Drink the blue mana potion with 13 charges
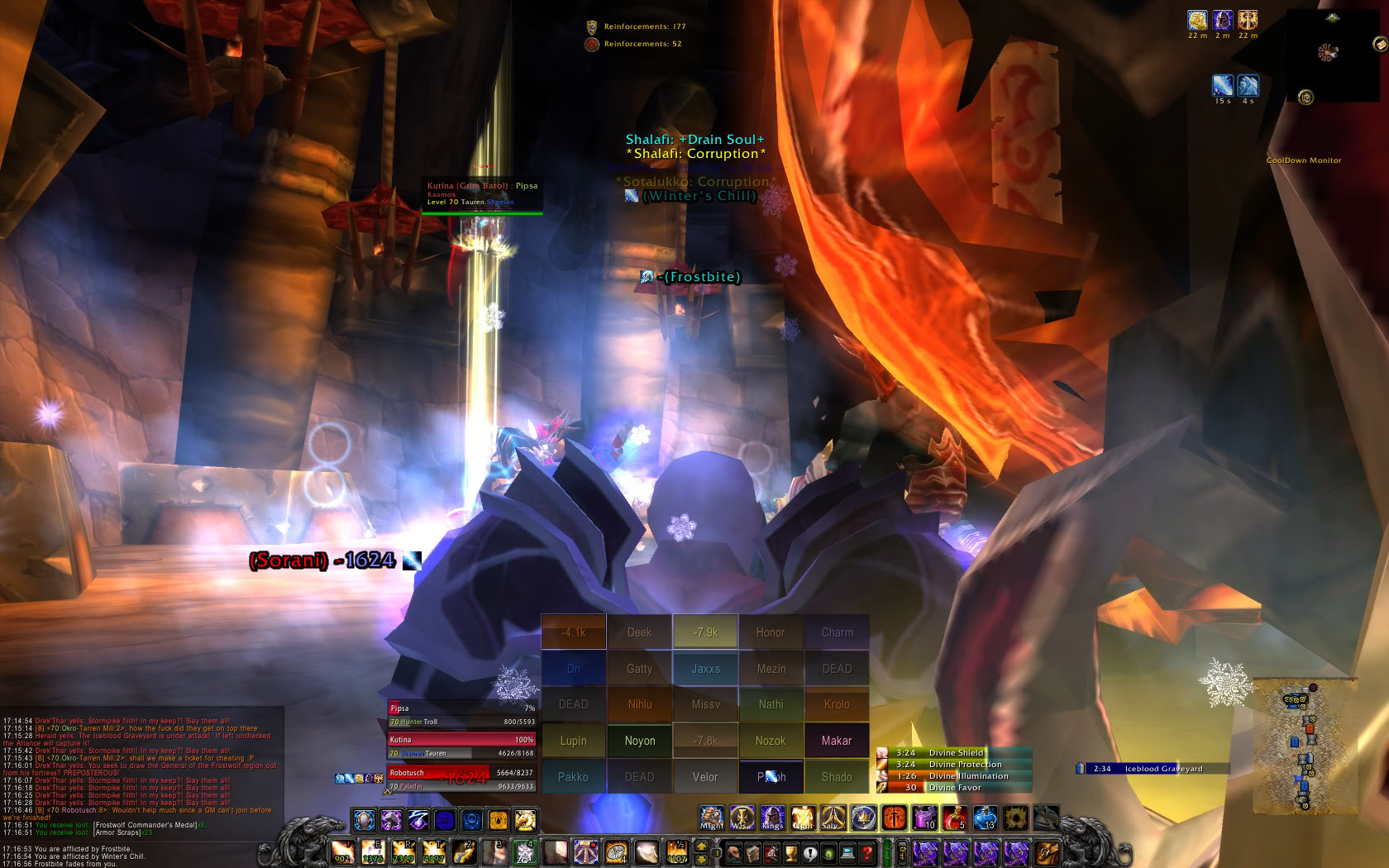Screen dimensions: 1389x868 [985, 818]
